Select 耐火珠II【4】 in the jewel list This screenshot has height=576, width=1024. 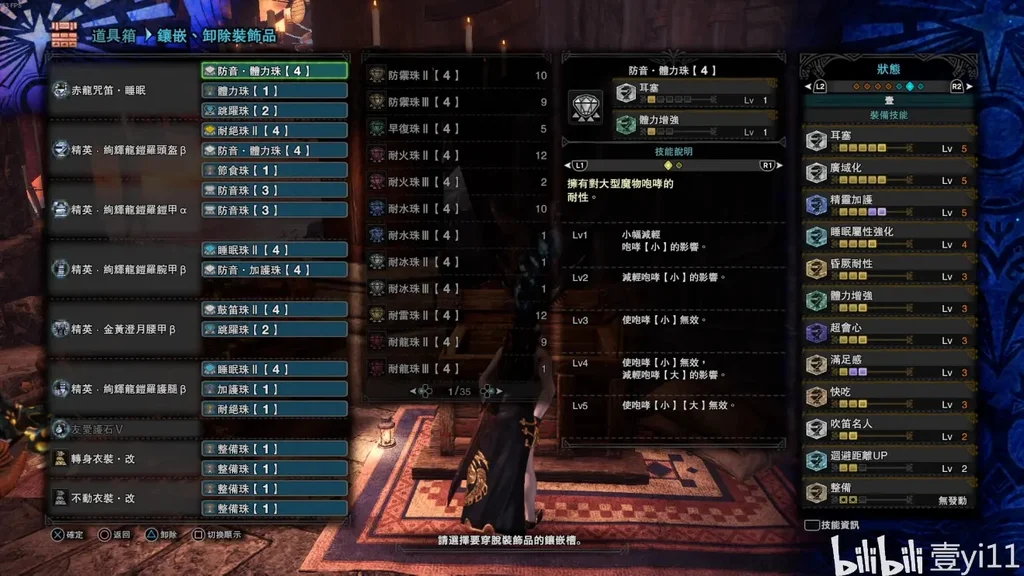[x=455, y=155]
